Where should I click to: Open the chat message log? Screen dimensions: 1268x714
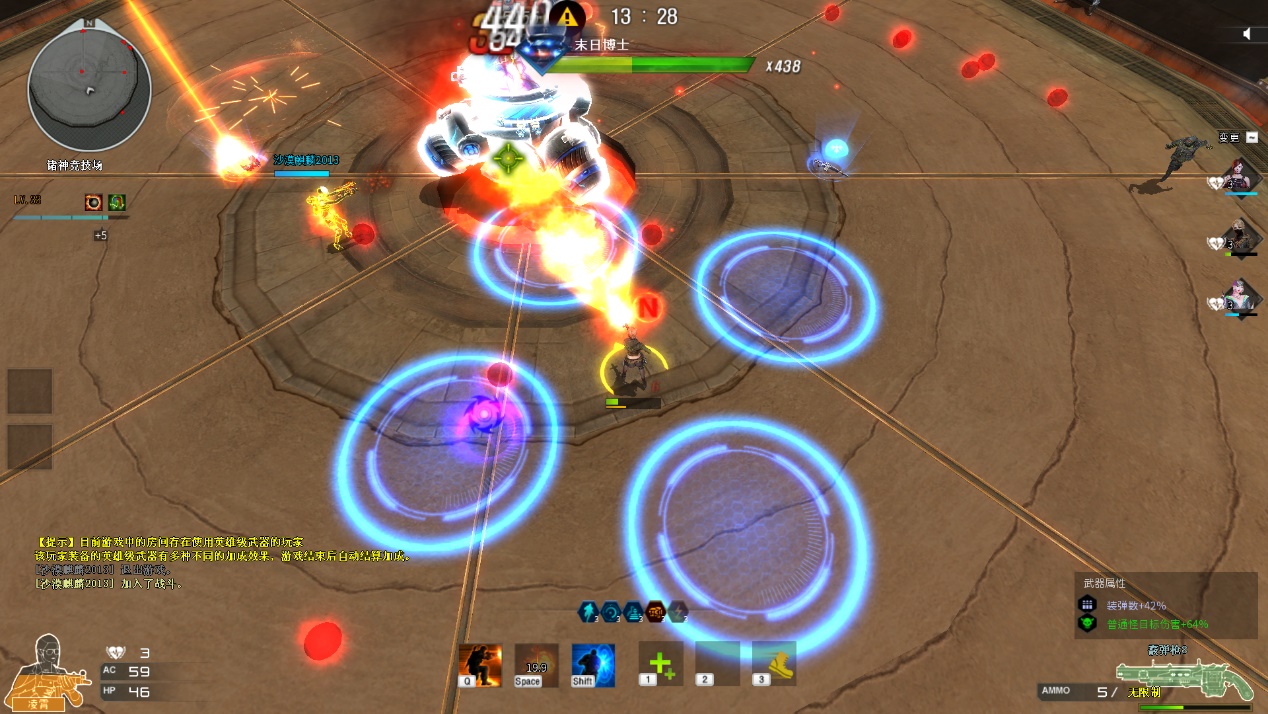(x=220, y=562)
